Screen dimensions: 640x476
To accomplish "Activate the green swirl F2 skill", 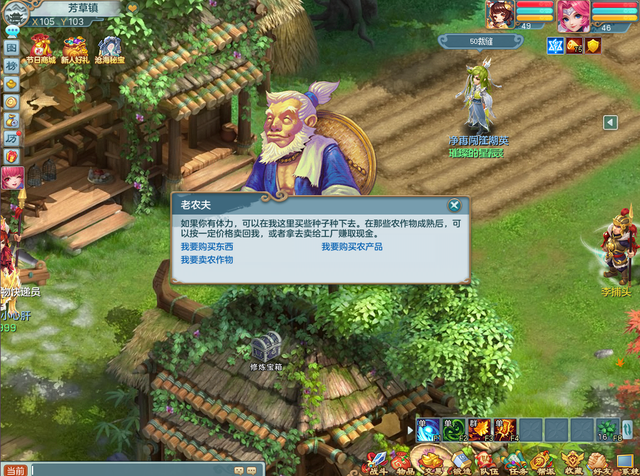I will (454, 430).
